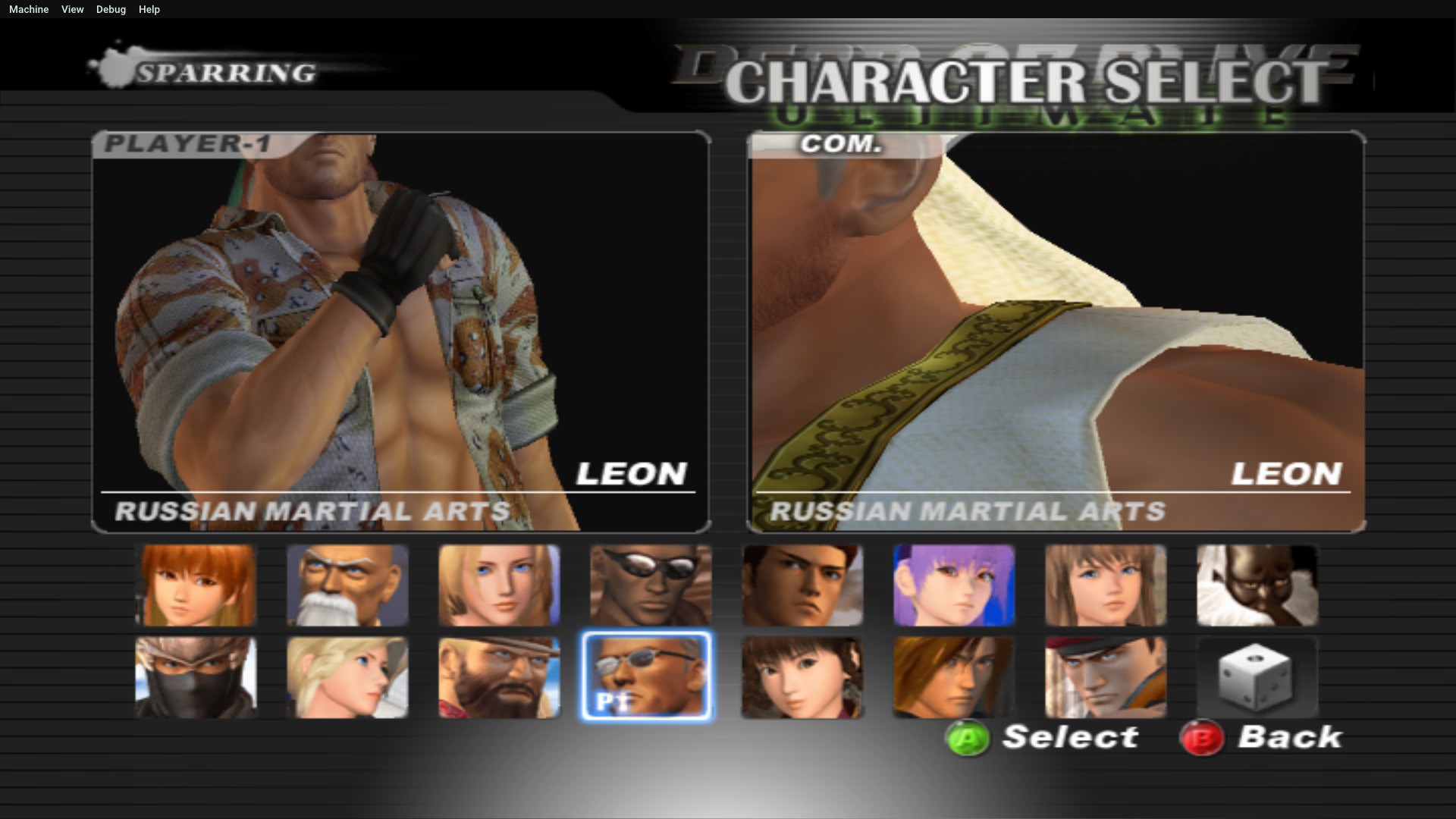Open the Debug menu
The width and height of the screenshot is (1456, 819).
tap(111, 9)
